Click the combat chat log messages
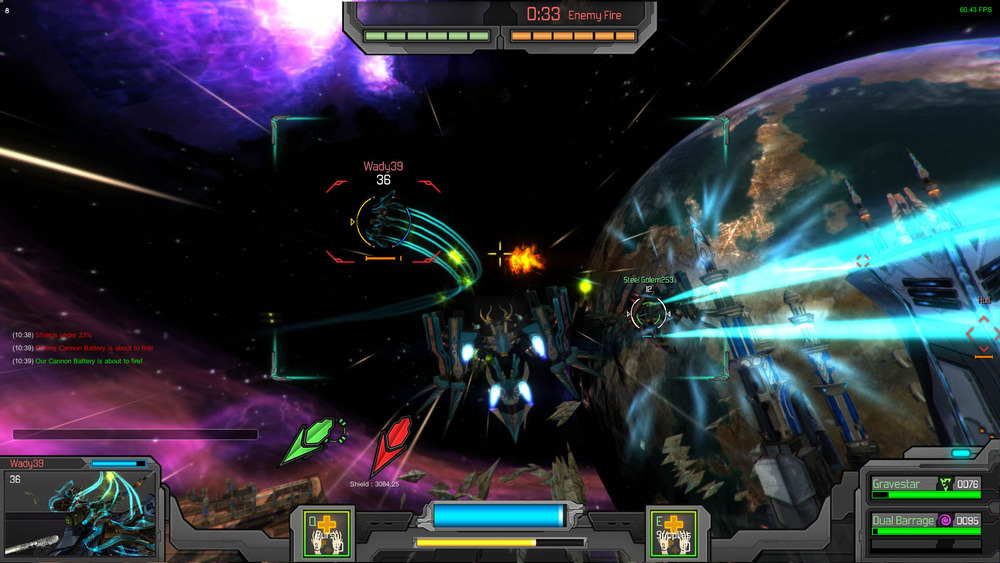 [78, 348]
